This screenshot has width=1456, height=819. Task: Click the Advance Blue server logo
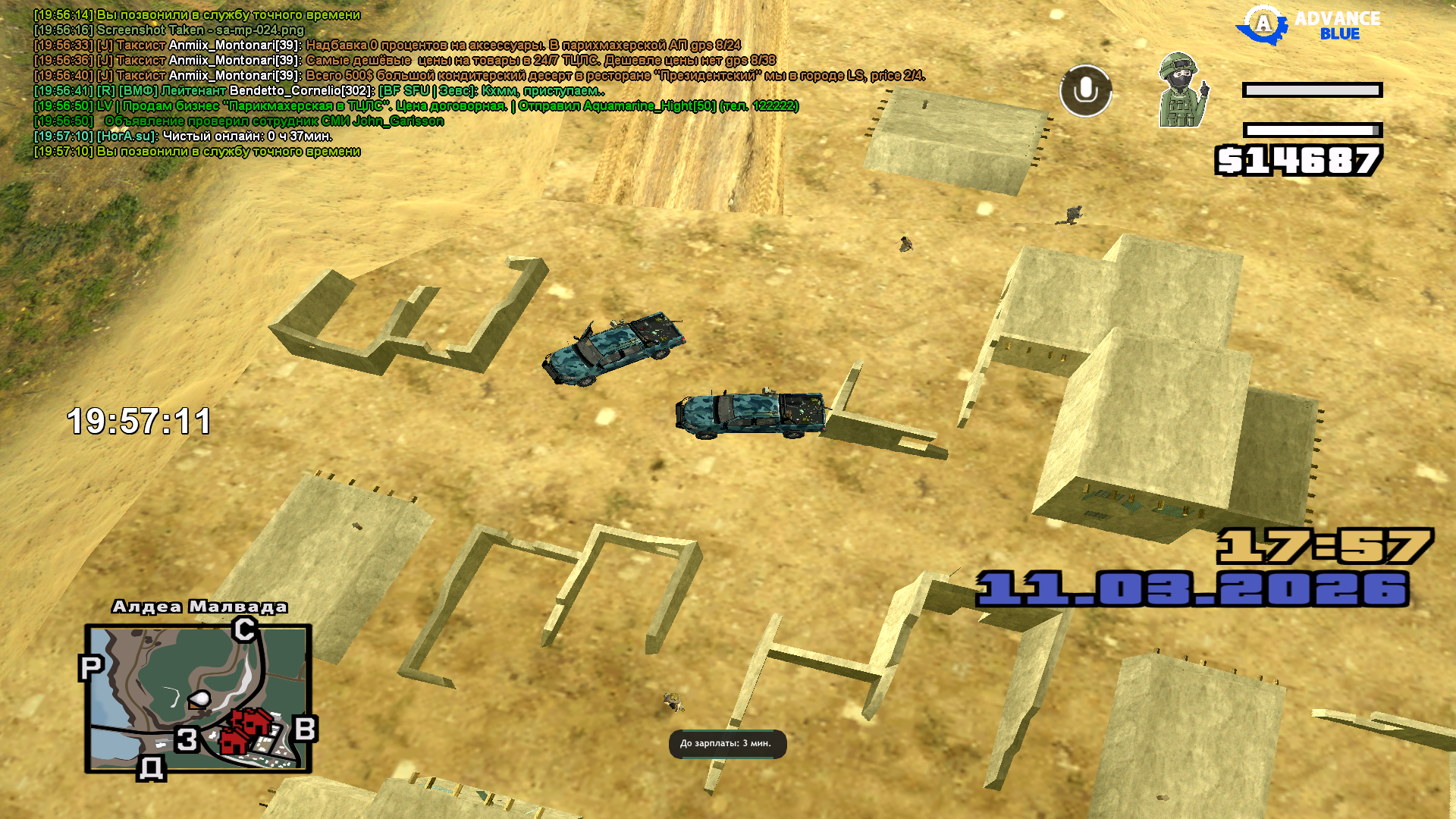click(1308, 26)
